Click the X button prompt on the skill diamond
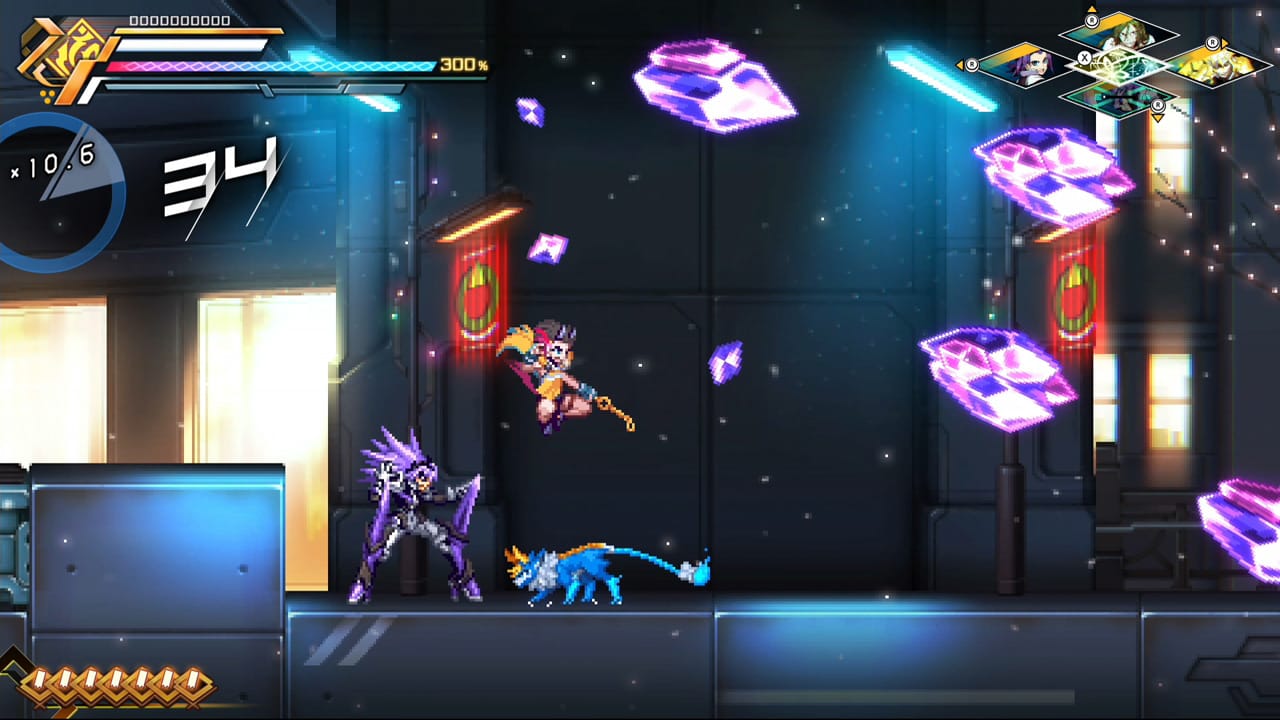The image size is (1280, 720). (x=1084, y=57)
